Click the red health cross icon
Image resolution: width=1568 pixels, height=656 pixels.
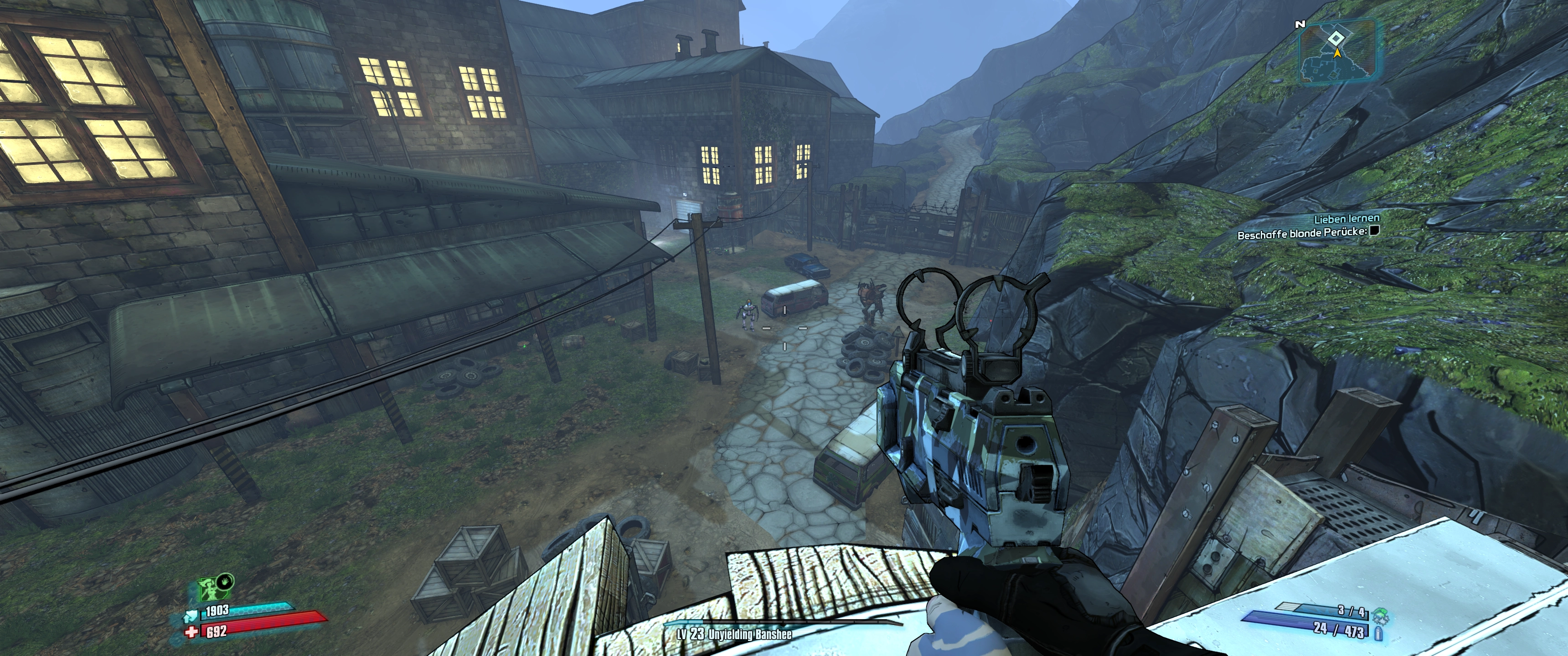pos(192,632)
